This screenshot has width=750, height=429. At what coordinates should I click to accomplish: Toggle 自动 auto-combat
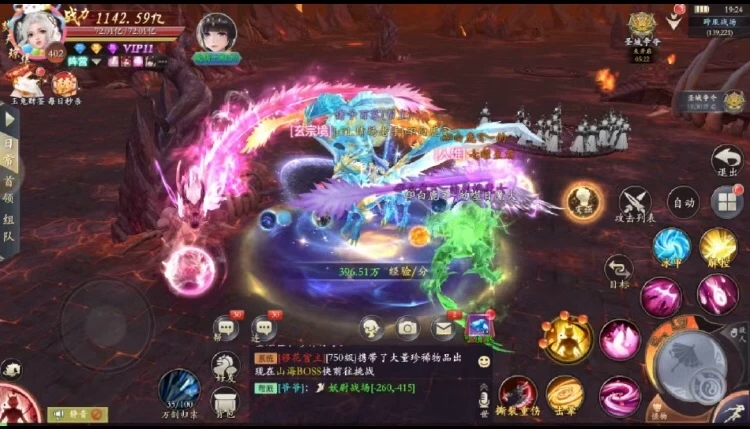pos(683,202)
